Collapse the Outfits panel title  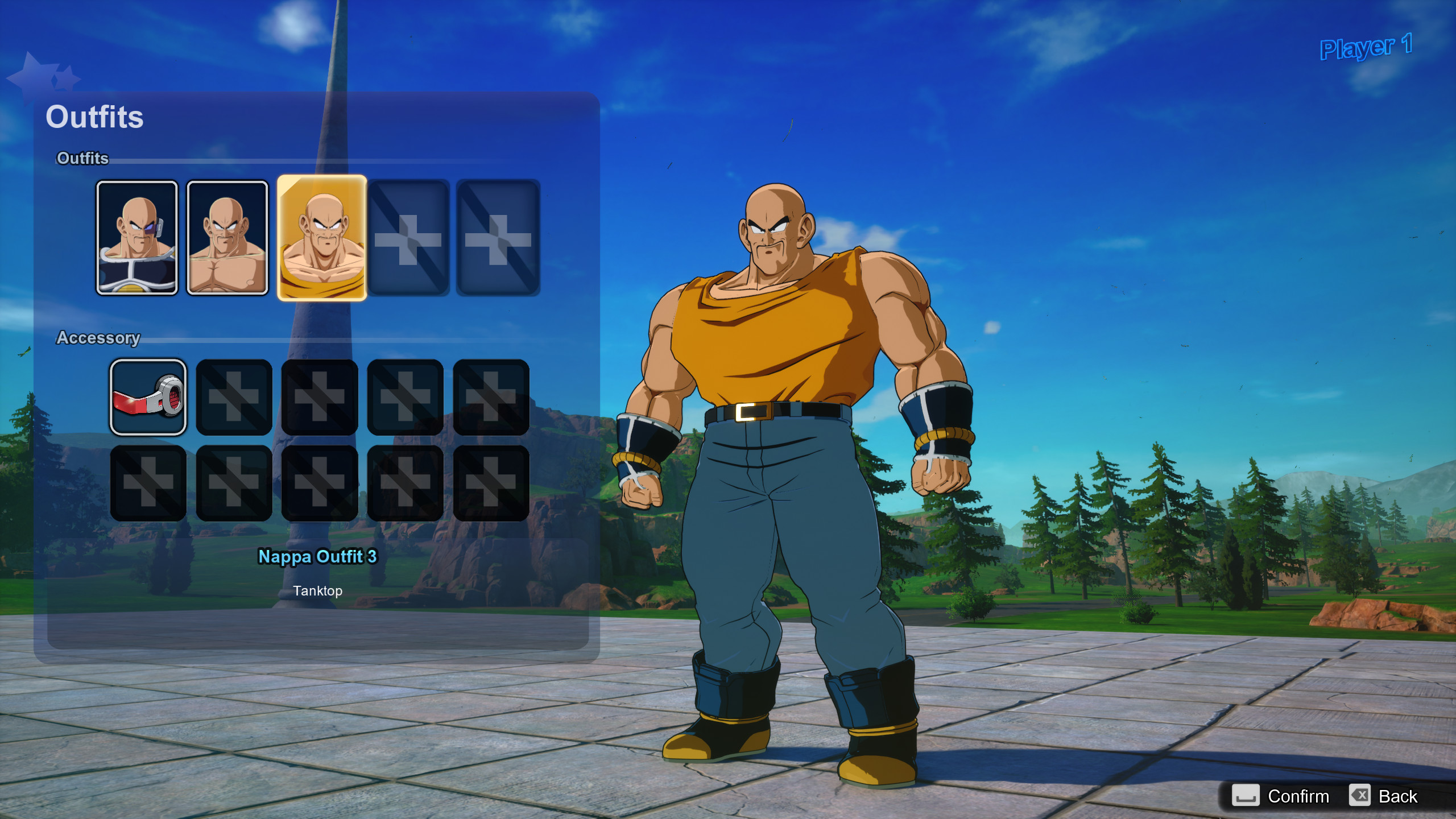pyautogui.click(x=94, y=118)
